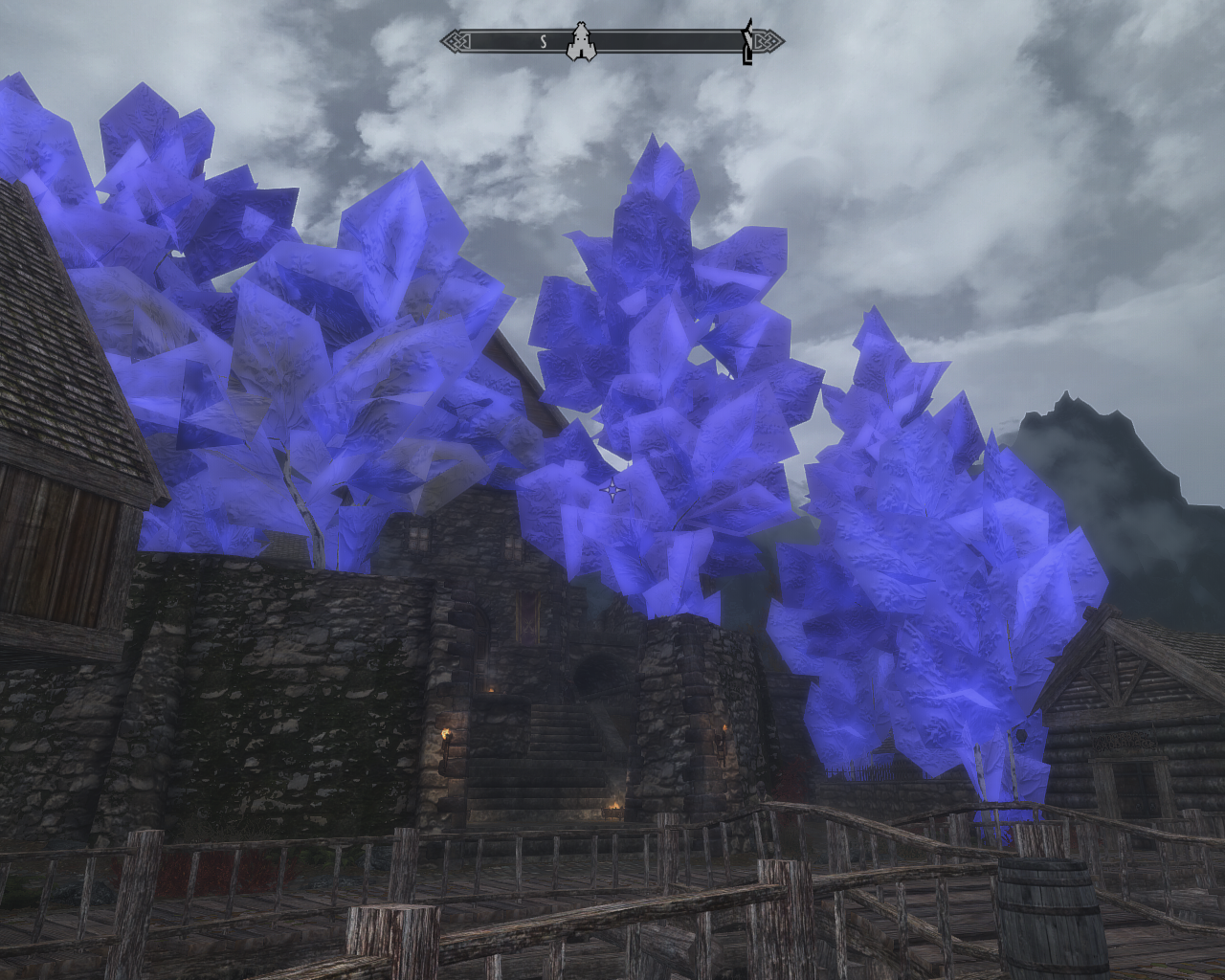
Task: Click the castle location marker on the compass
Action: point(579,42)
